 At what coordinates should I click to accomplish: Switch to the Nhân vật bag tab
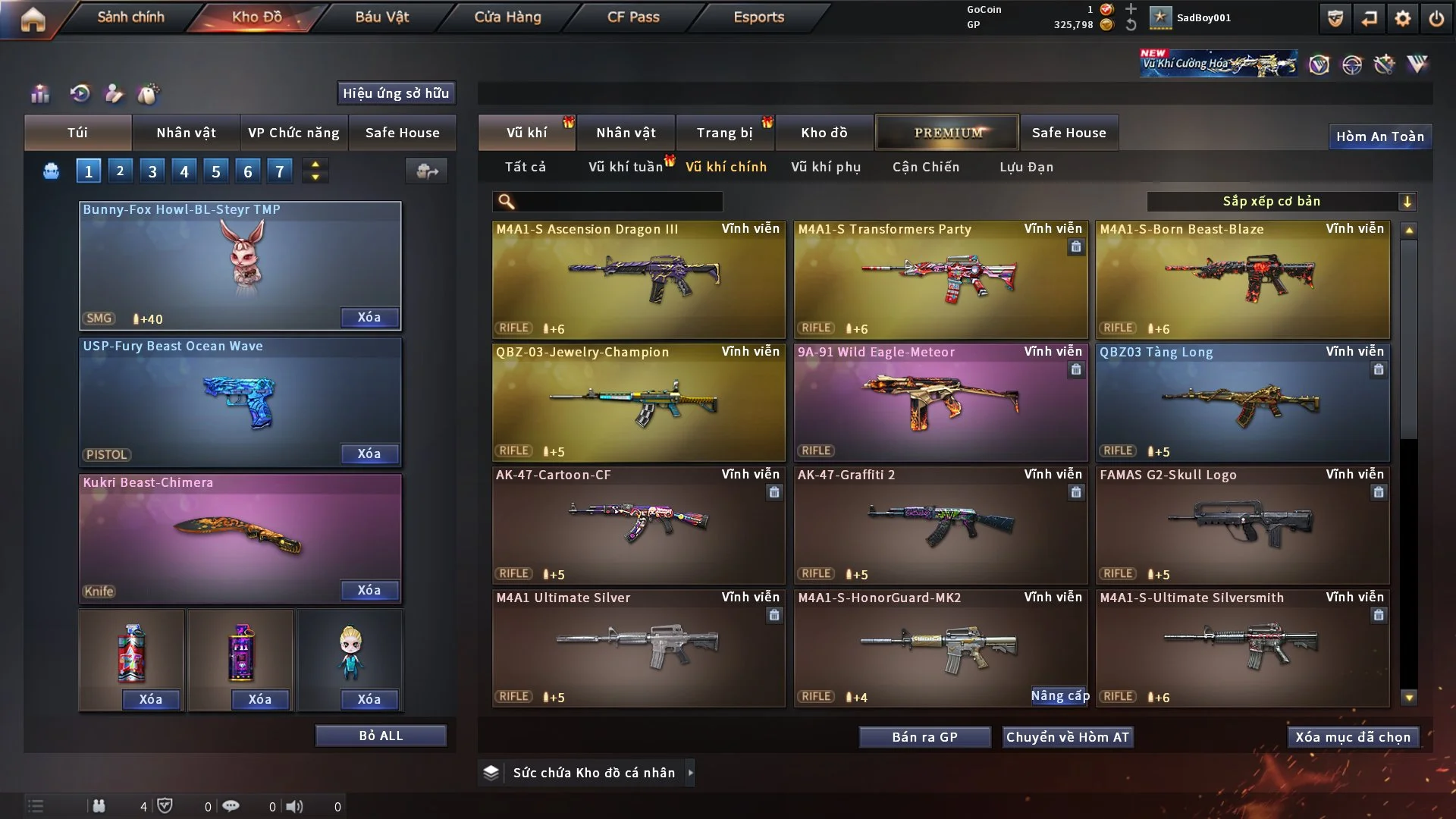[x=186, y=133]
